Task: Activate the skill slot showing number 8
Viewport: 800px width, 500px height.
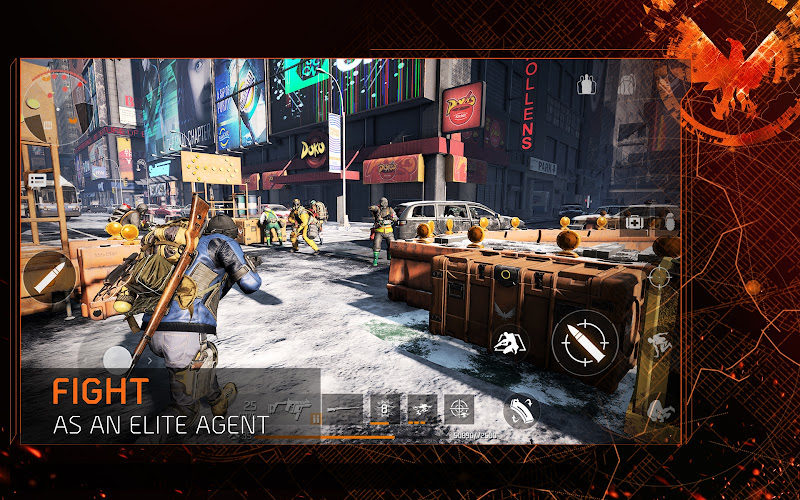Action: [383, 409]
